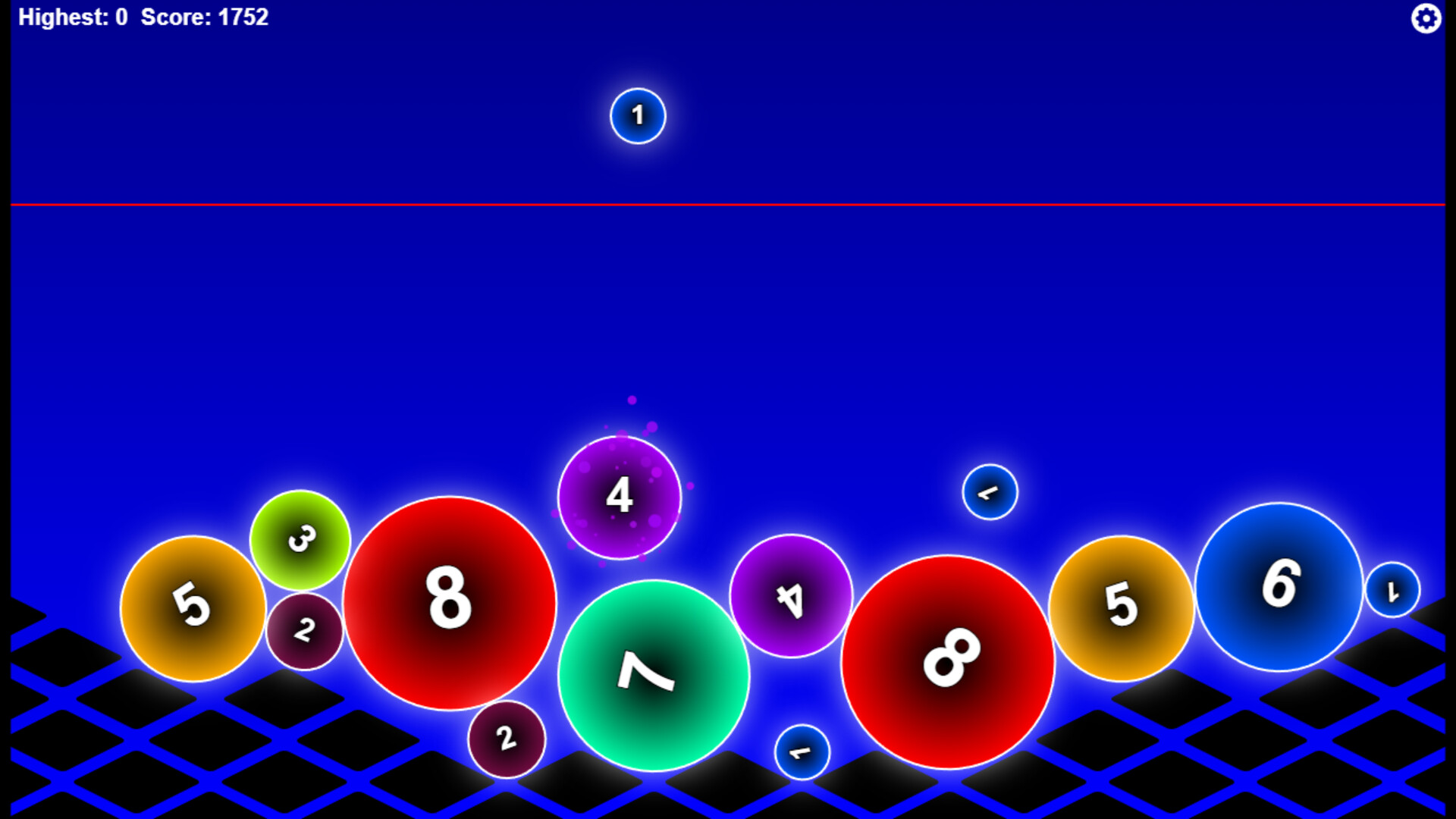The height and width of the screenshot is (819, 1456).
Task: Open the settings gear icon
Action: point(1426,17)
